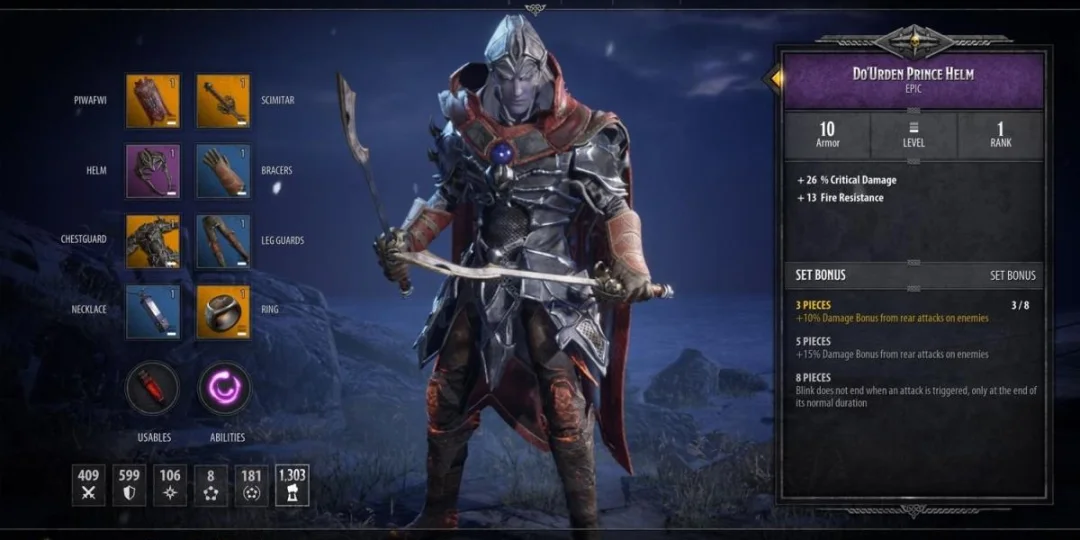The height and width of the screenshot is (540, 1080).
Task: Open the Abilities circle icon
Action: [224, 388]
